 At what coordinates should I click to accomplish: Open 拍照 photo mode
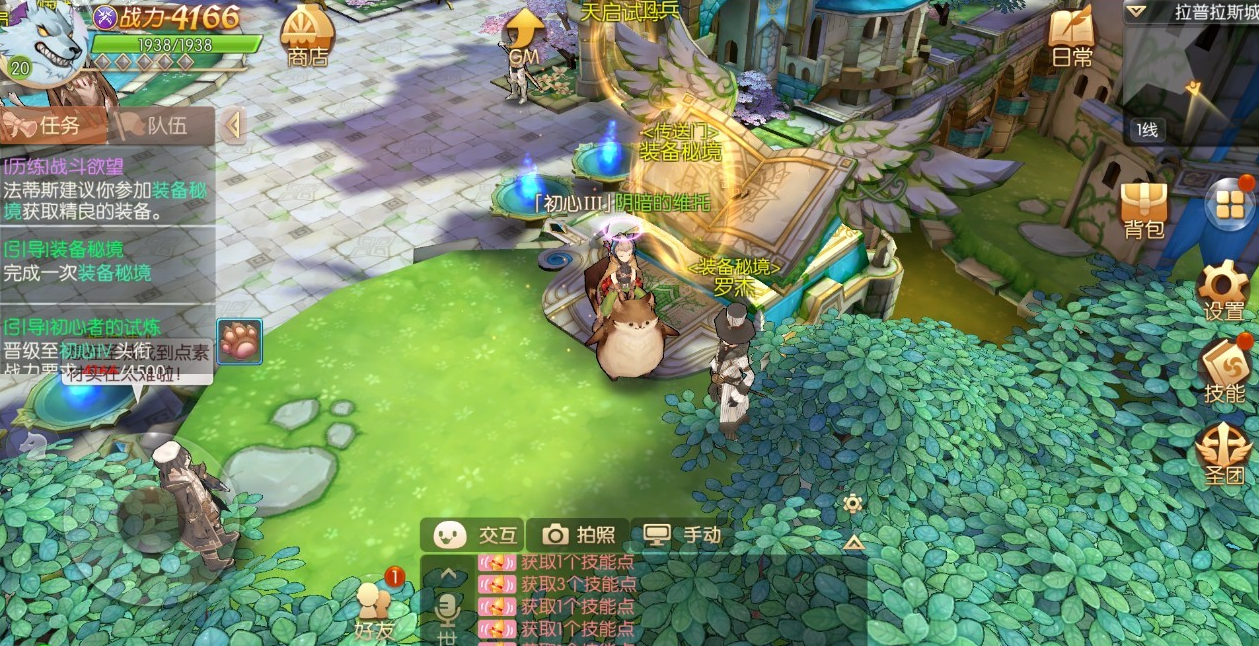(x=579, y=535)
